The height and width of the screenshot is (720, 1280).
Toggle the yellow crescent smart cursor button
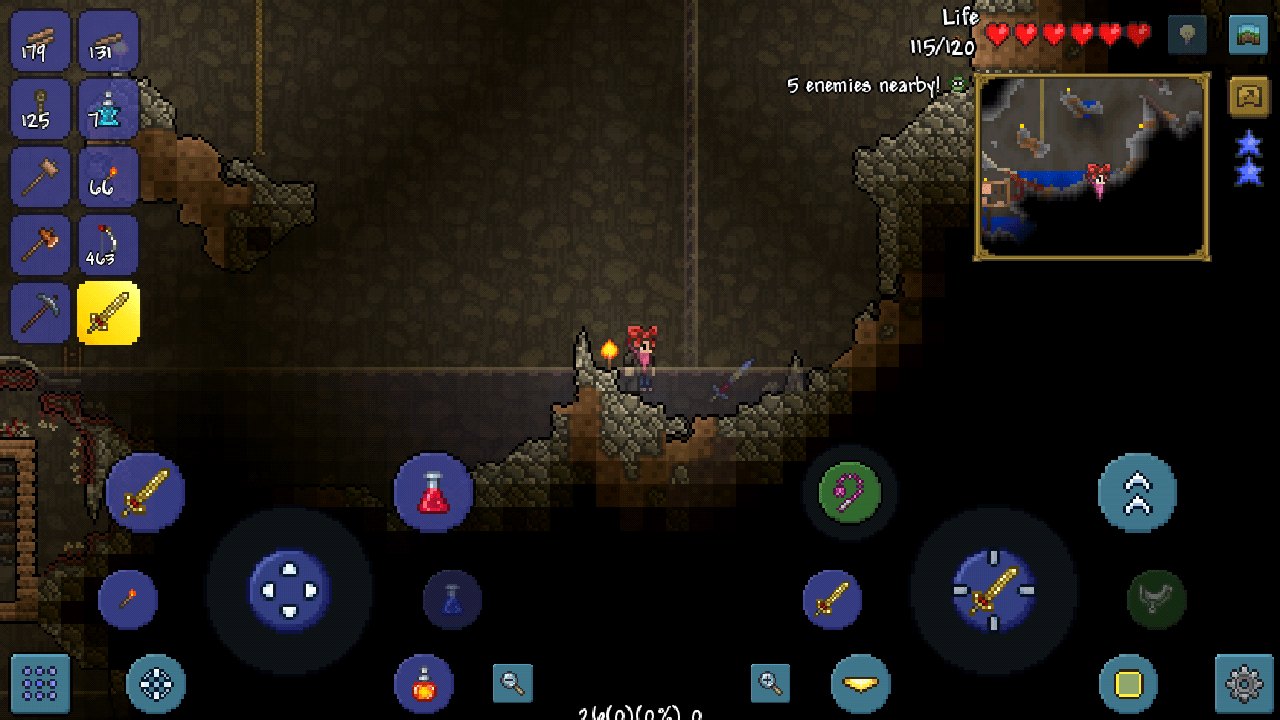tap(860, 684)
